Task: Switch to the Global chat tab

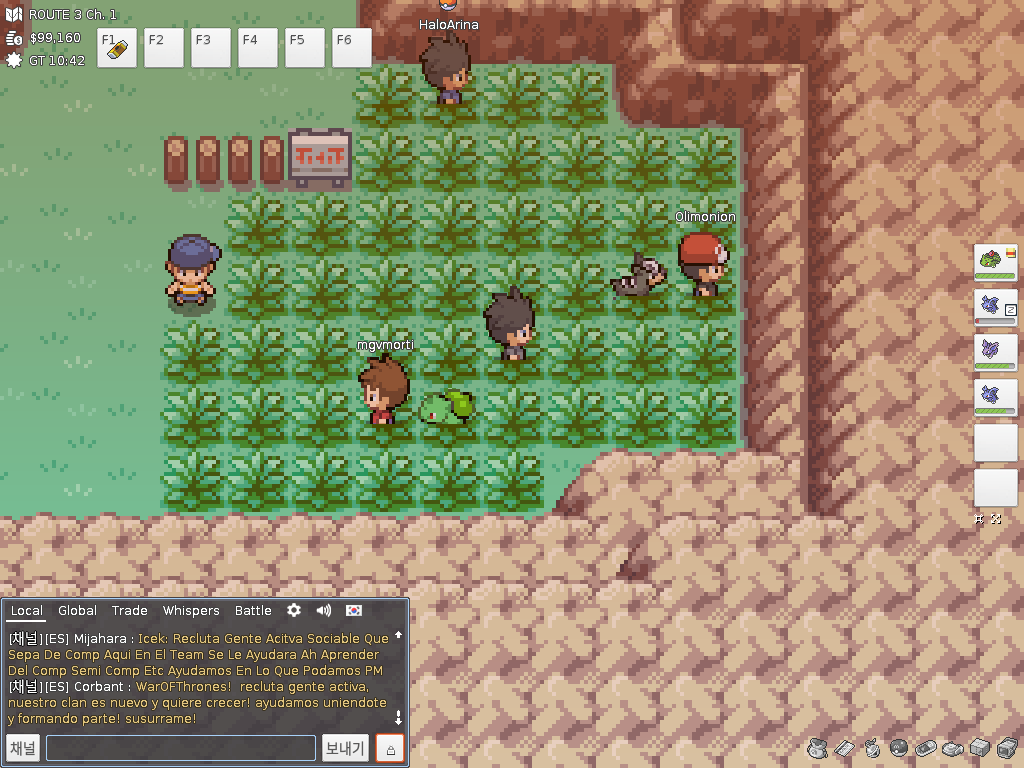Action: tap(77, 611)
